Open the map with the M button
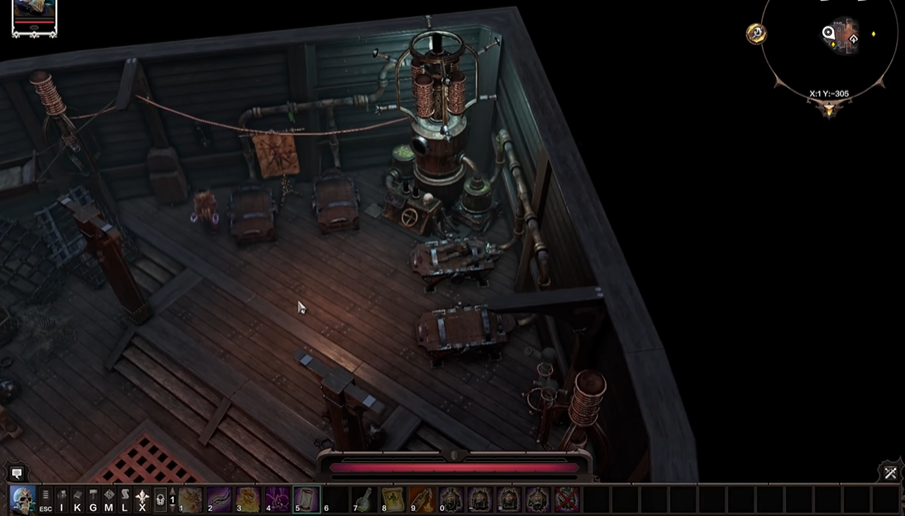The width and height of the screenshot is (905, 516). pyautogui.click(x=109, y=499)
